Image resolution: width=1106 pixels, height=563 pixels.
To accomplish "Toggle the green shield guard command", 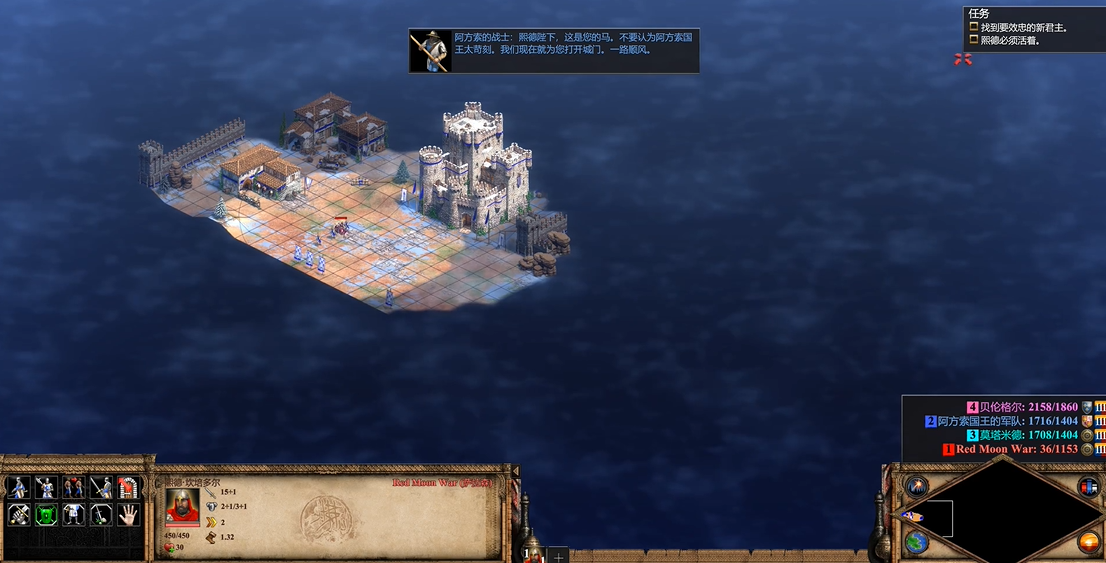I will point(45,515).
